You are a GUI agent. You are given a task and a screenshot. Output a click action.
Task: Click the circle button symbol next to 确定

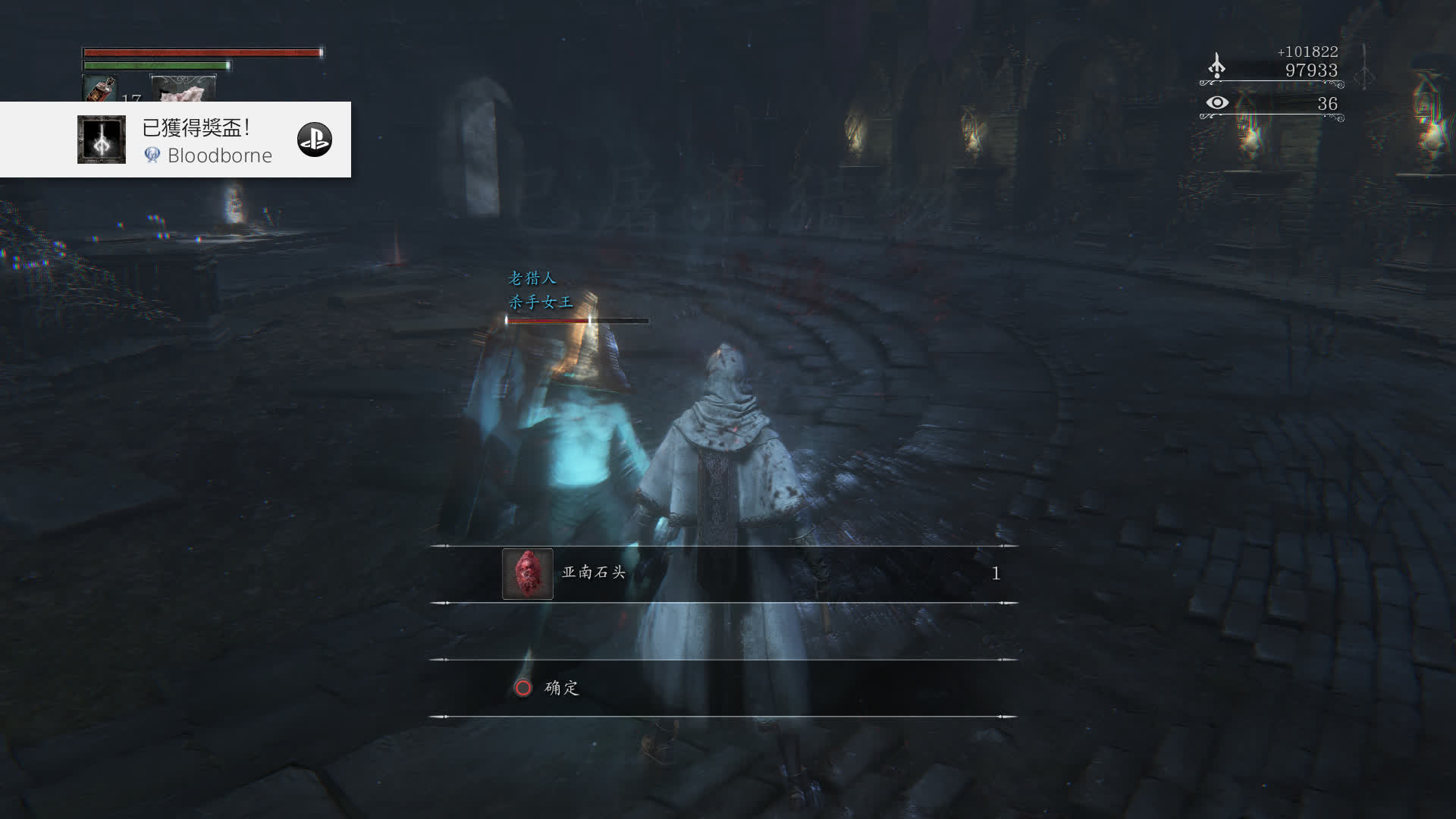click(x=525, y=689)
